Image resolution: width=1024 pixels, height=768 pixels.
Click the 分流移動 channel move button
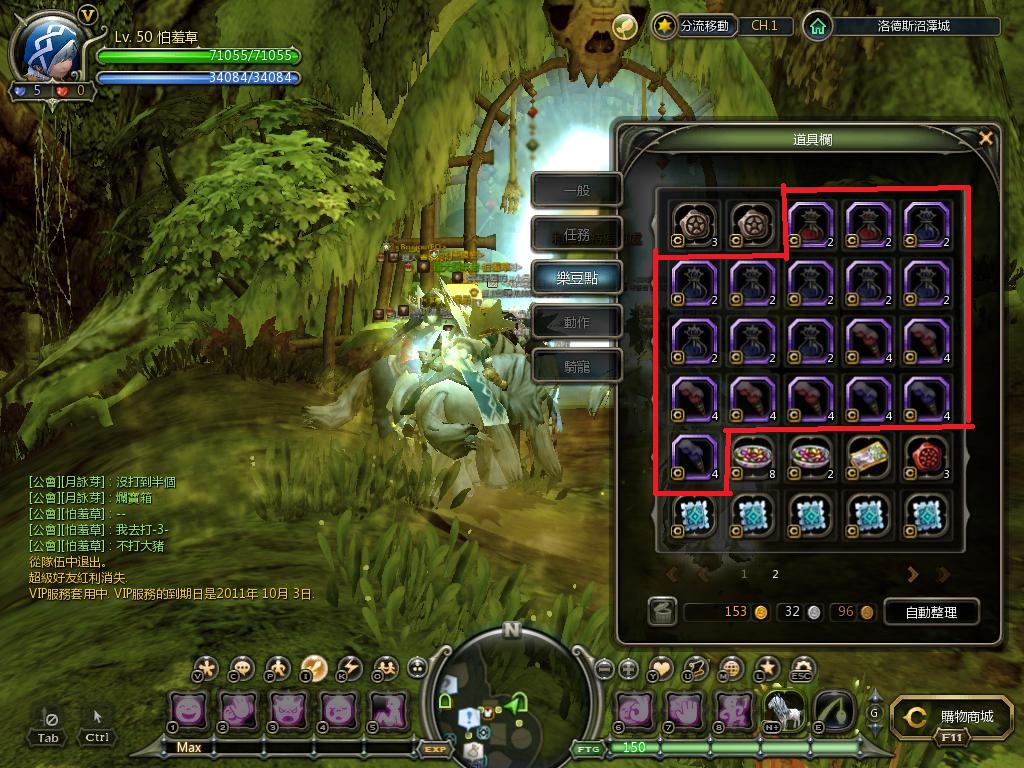pyautogui.click(x=694, y=26)
